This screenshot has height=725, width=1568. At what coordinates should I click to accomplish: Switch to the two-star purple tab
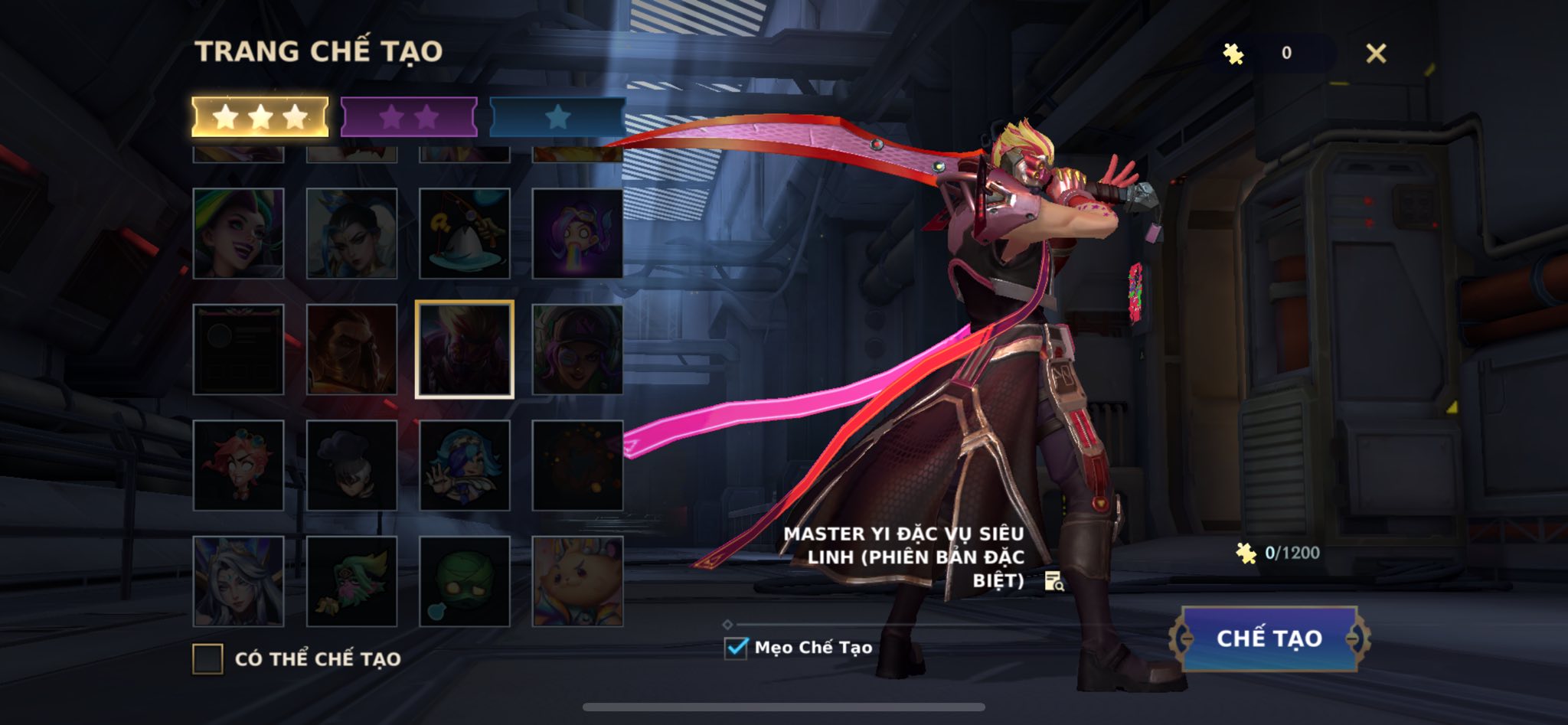pos(409,117)
